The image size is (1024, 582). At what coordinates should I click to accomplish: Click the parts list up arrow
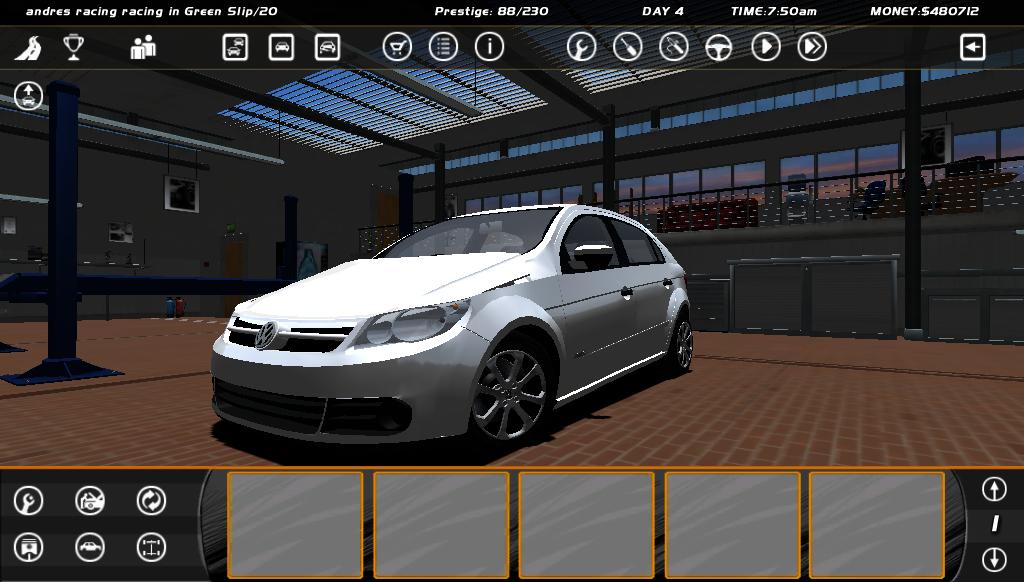pyautogui.click(x=993, y=489)
